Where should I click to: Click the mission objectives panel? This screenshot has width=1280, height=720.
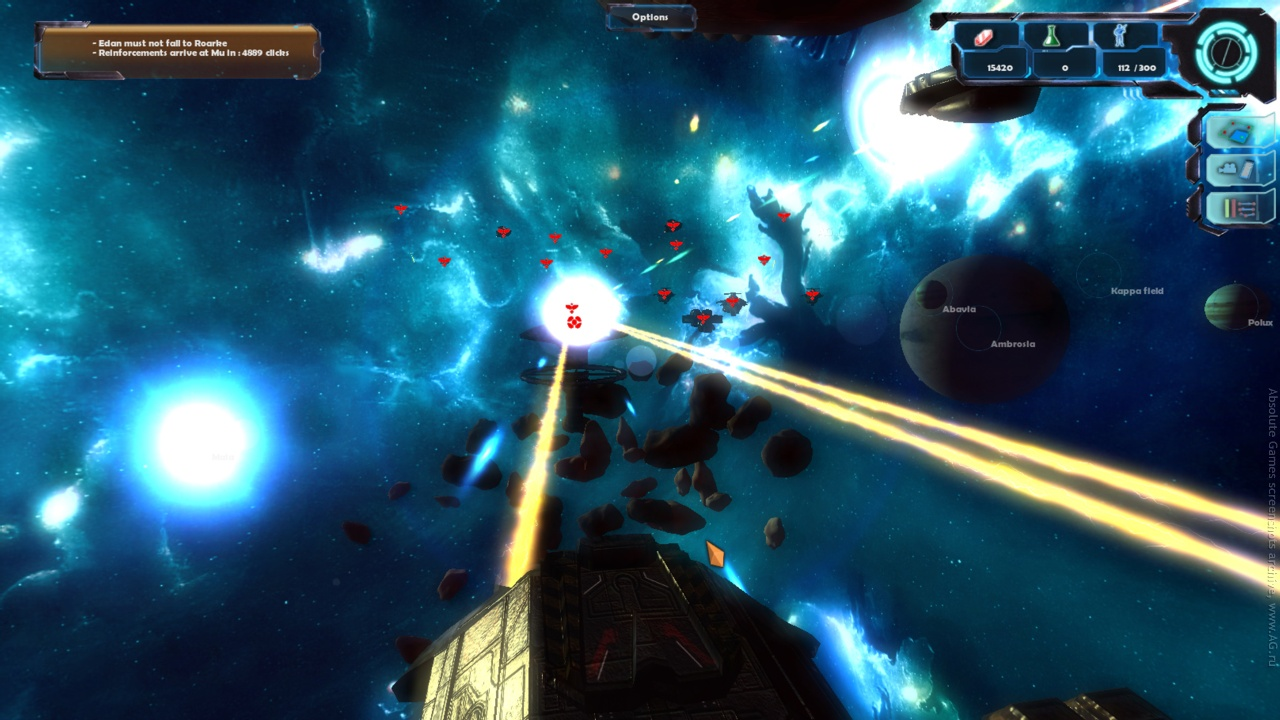click(178, 50)
